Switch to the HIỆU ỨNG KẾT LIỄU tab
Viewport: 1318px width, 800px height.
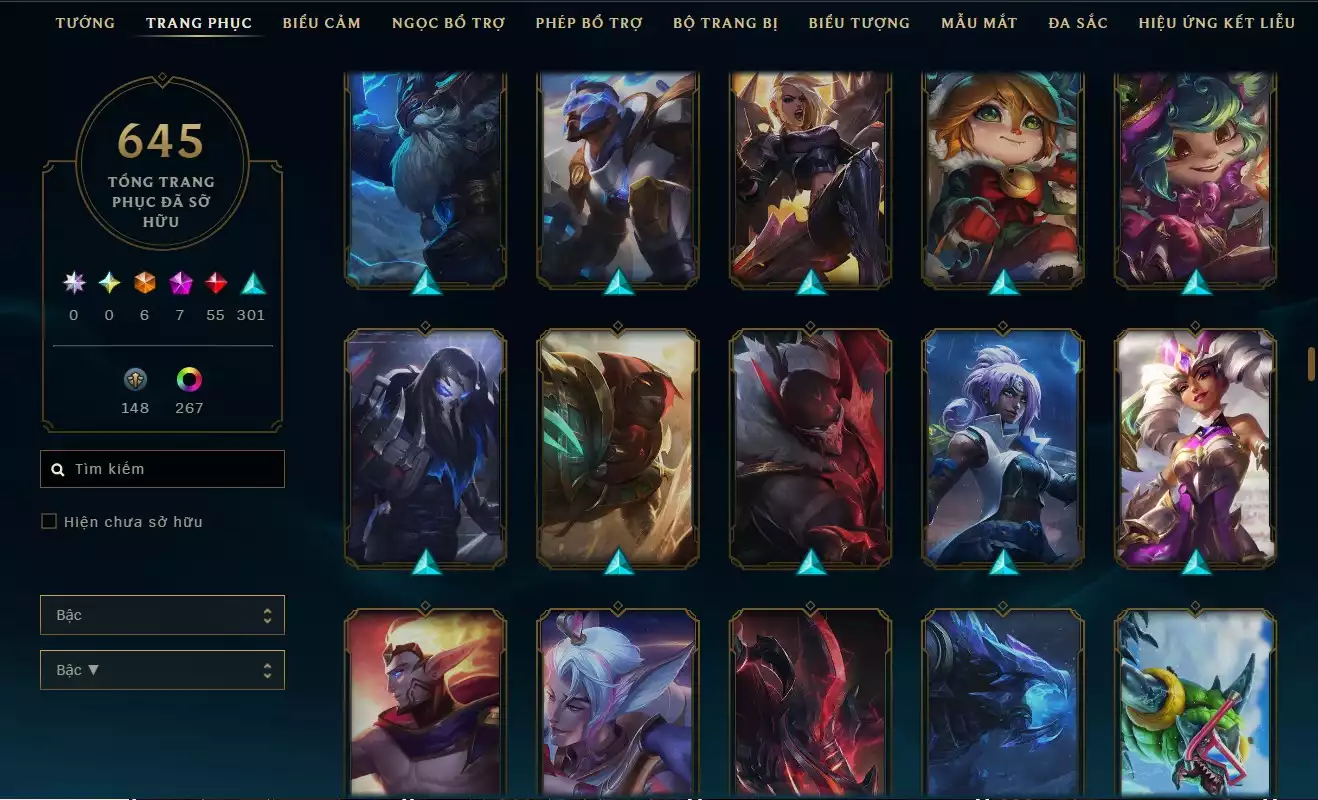click(1217, 22)
